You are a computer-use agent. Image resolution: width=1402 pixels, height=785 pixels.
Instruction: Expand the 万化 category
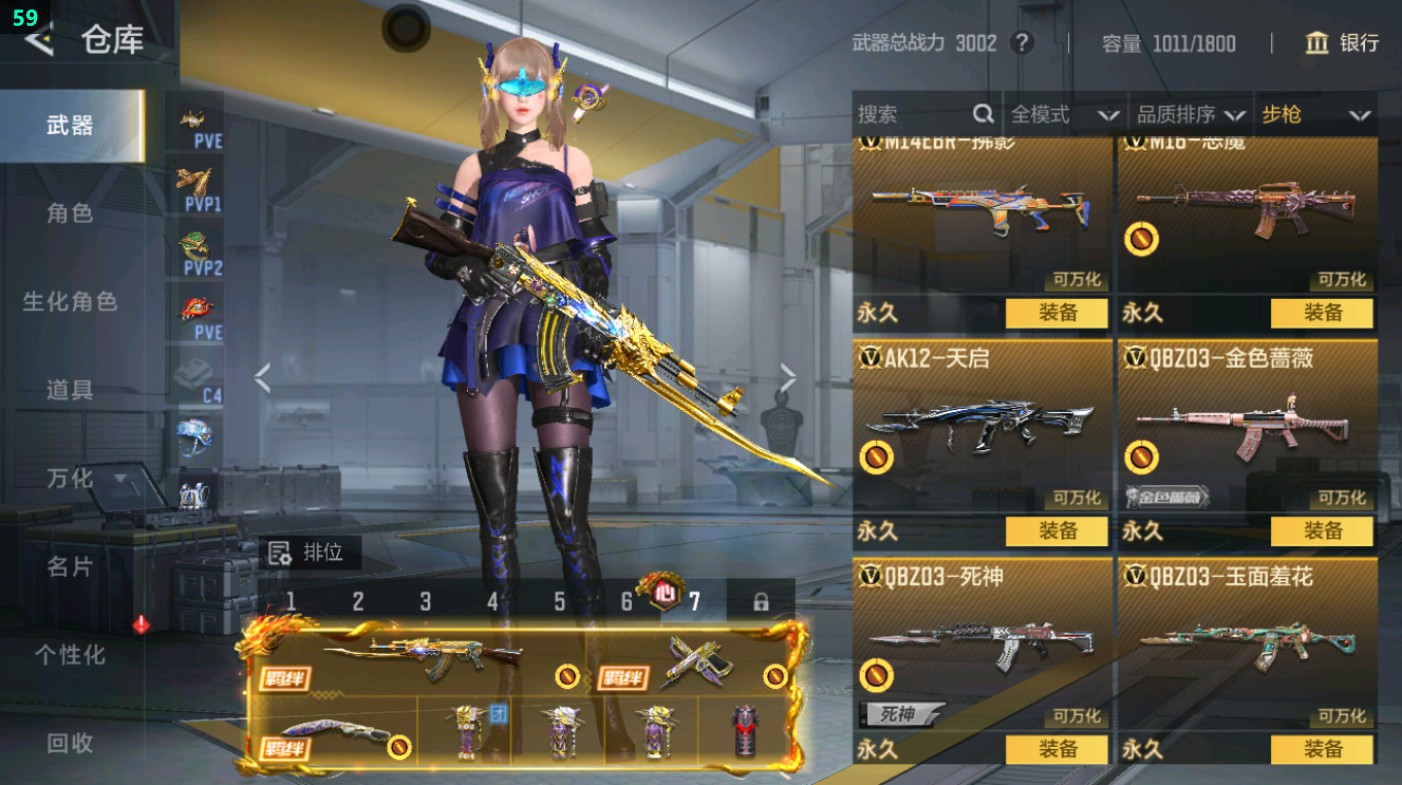85,478
